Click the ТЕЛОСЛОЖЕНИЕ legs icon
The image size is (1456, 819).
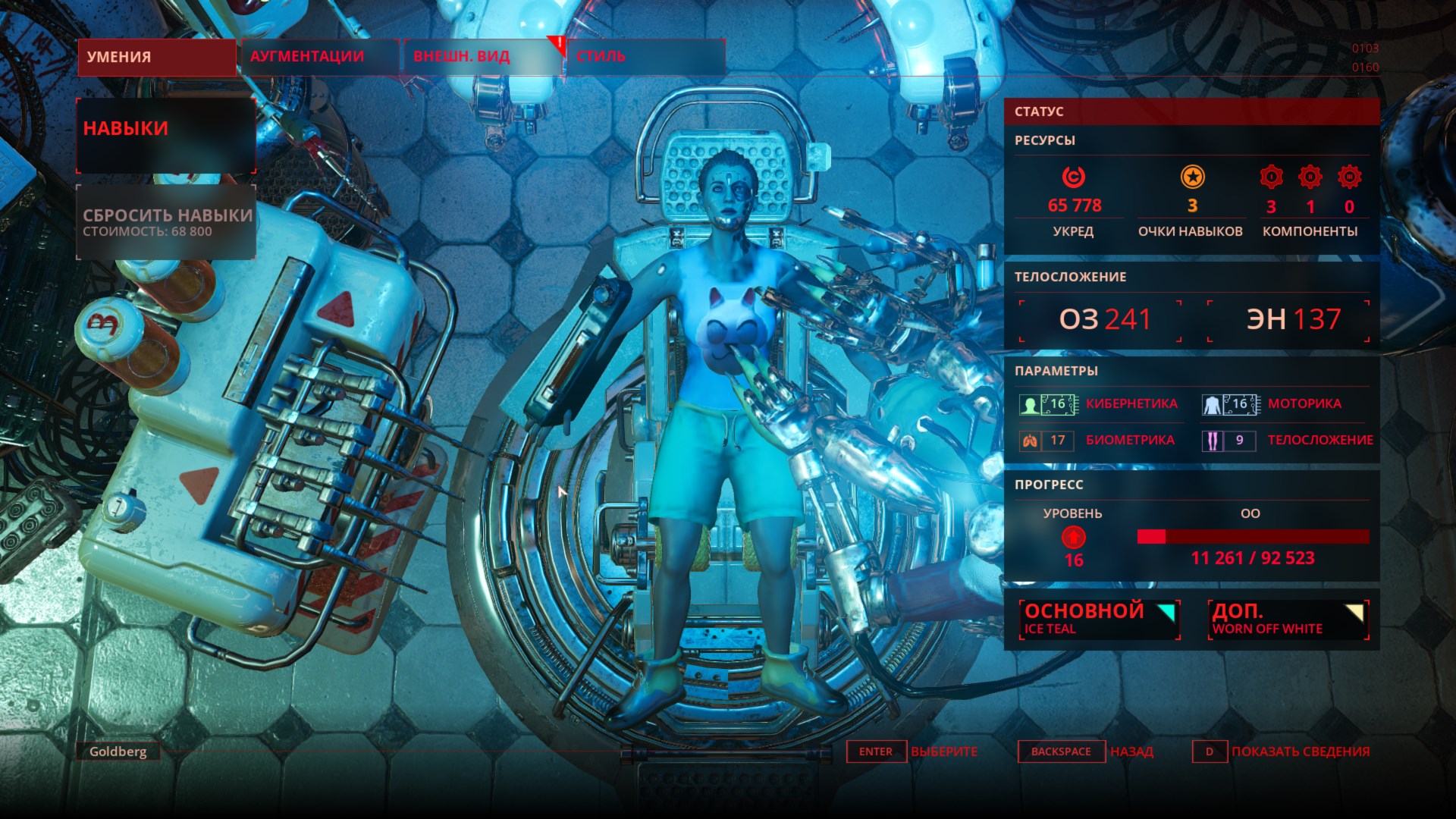coord(1211,440)
